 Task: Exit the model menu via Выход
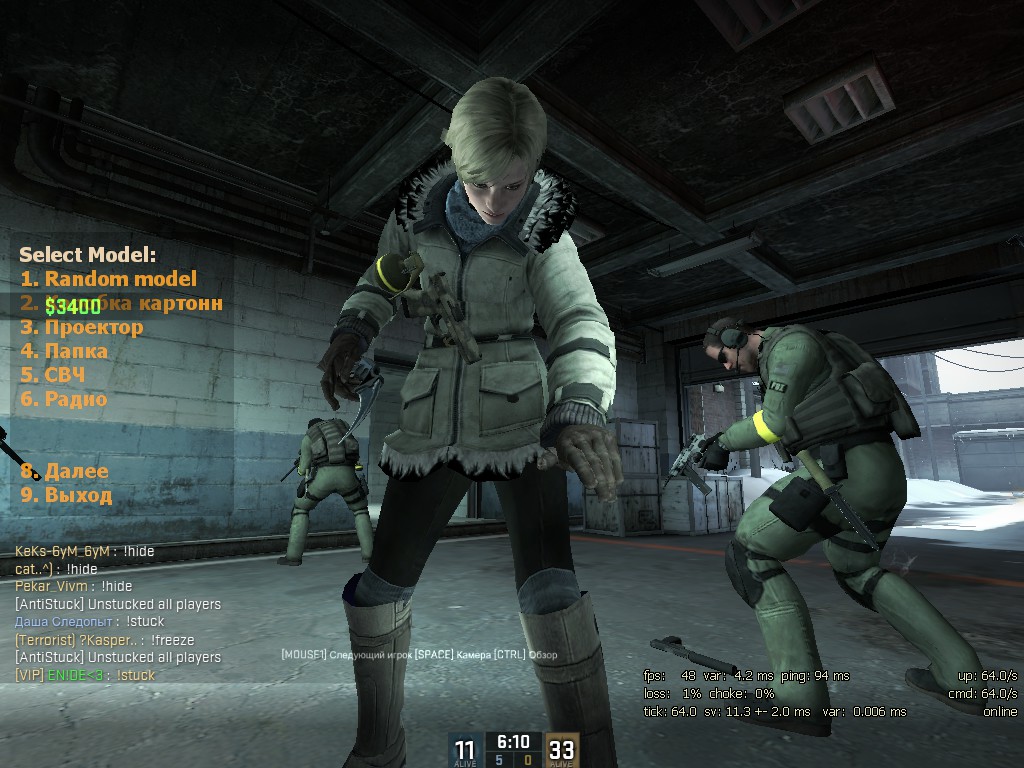67,495
